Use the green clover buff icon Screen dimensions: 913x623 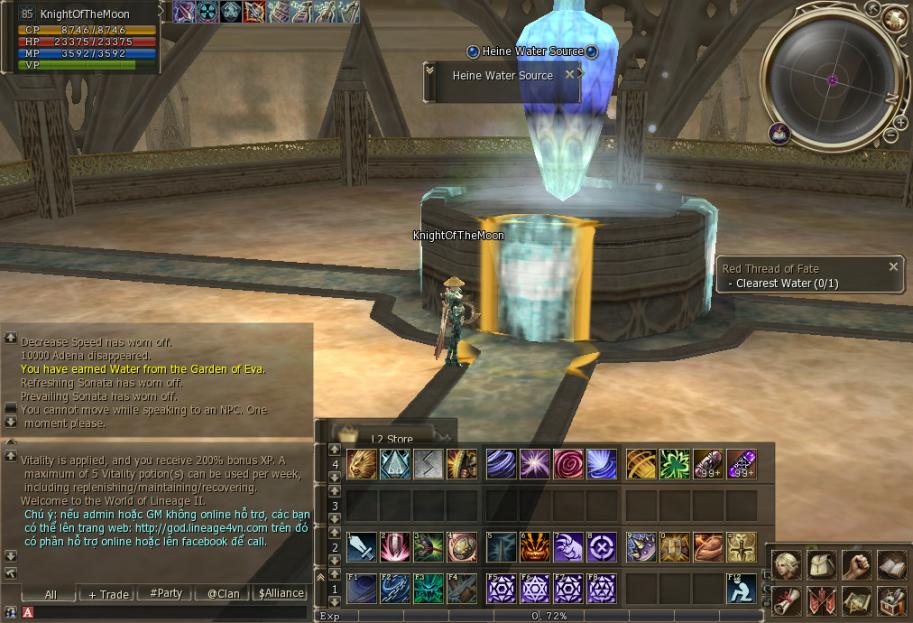point(674,464)
